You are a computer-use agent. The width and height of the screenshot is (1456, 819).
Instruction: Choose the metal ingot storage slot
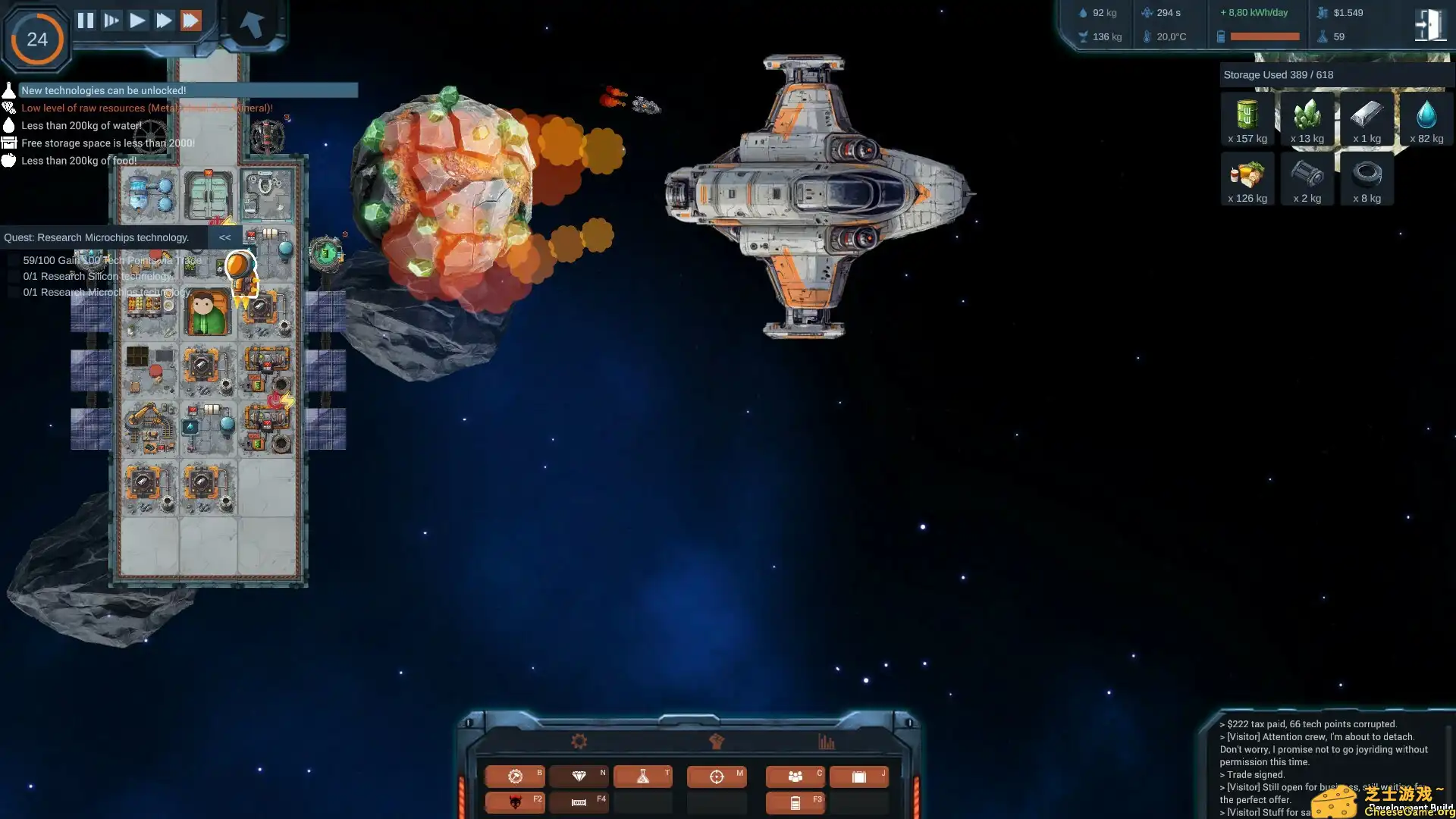[x=1367, y=118]
